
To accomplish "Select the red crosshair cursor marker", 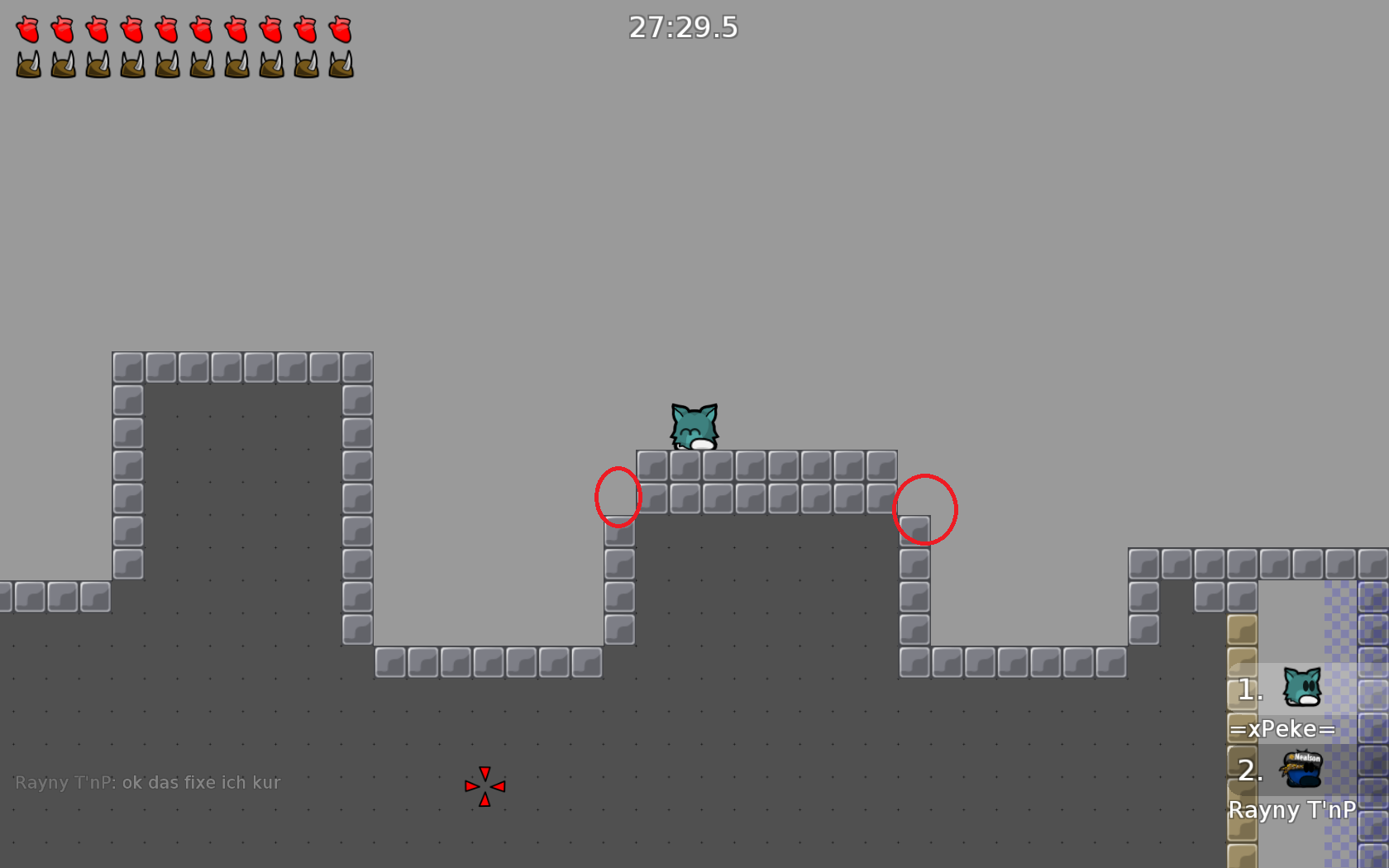I will pos(484,786).
